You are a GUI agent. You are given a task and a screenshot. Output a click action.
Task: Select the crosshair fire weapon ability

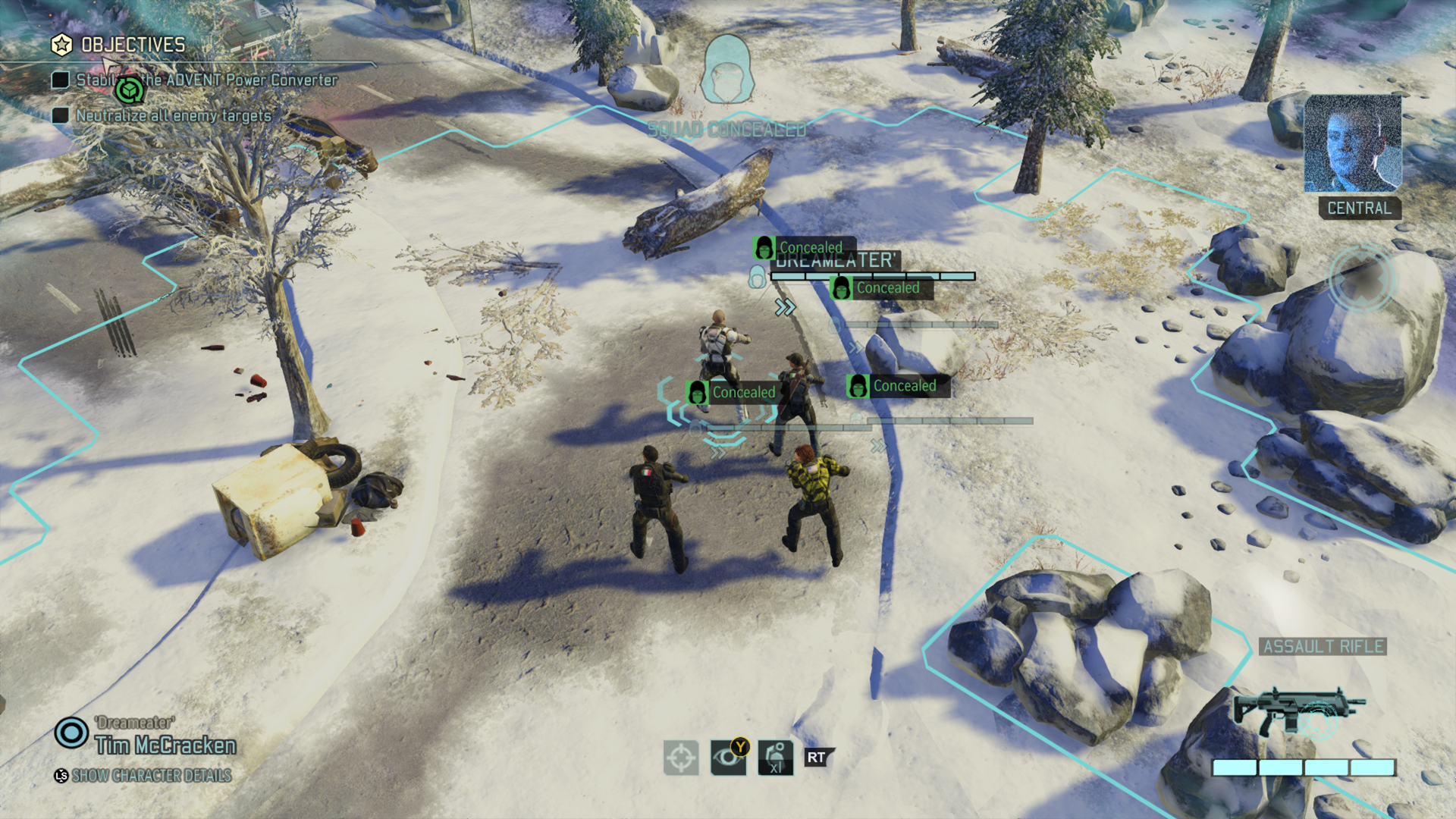(681, 758)
